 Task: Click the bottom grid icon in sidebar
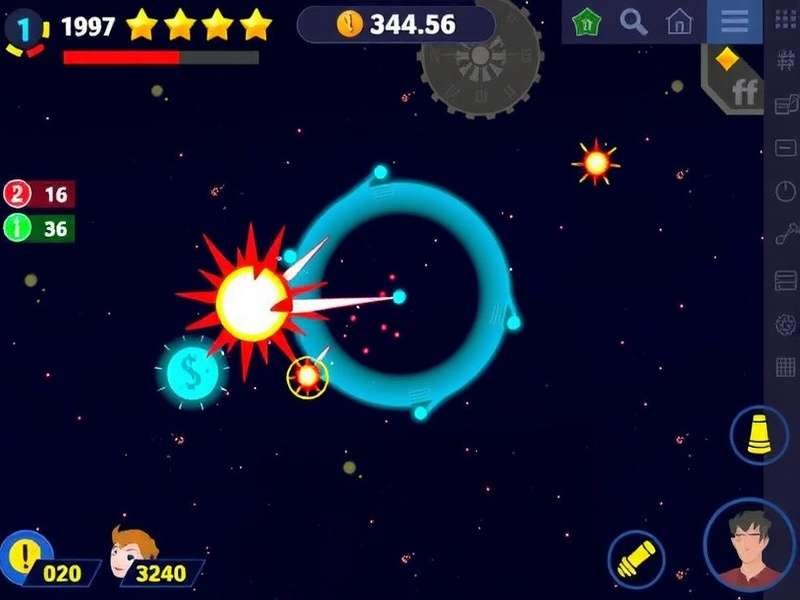[x=785, y=367]
